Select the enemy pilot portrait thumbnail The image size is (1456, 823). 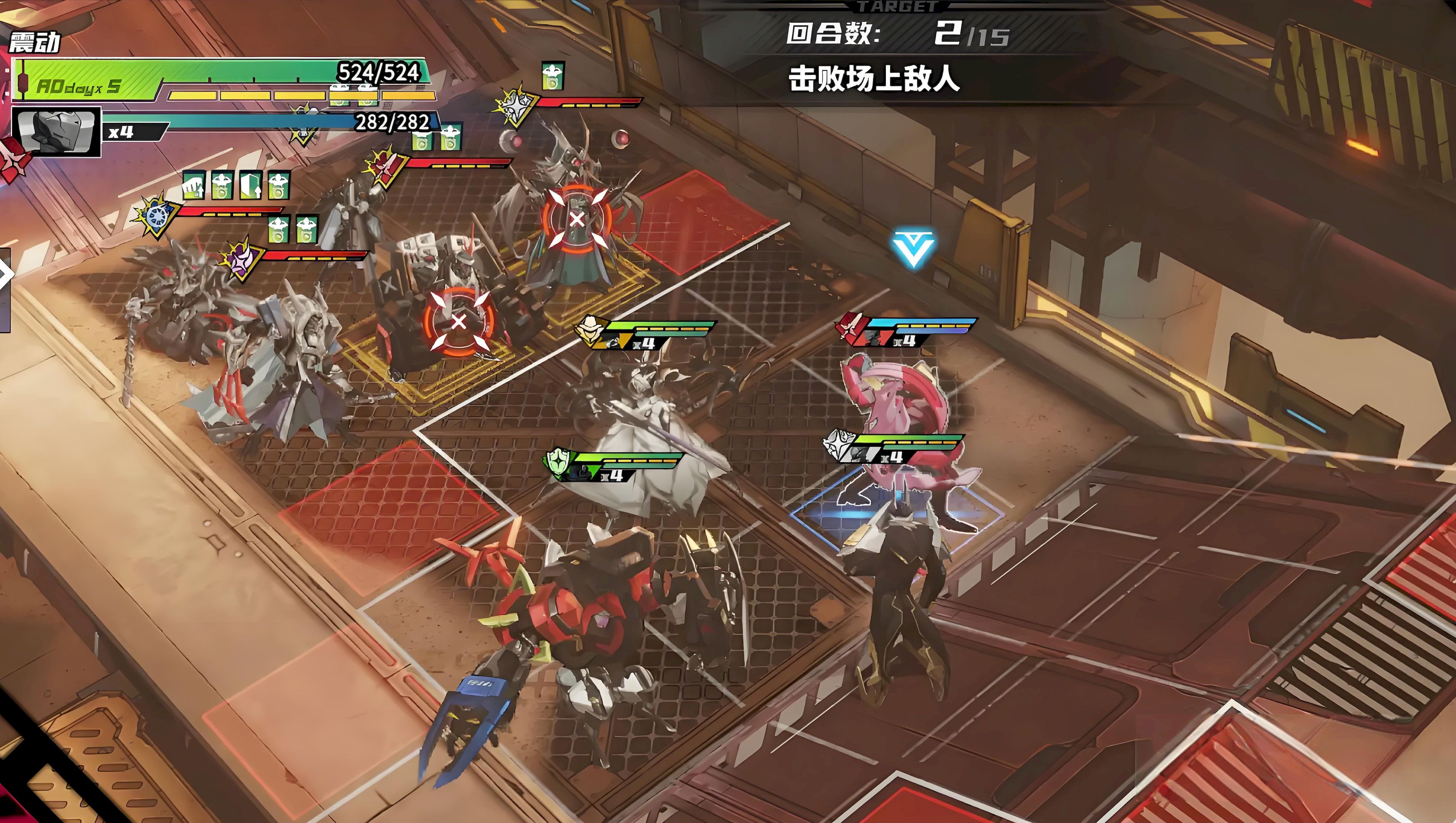tap(57, 132)
